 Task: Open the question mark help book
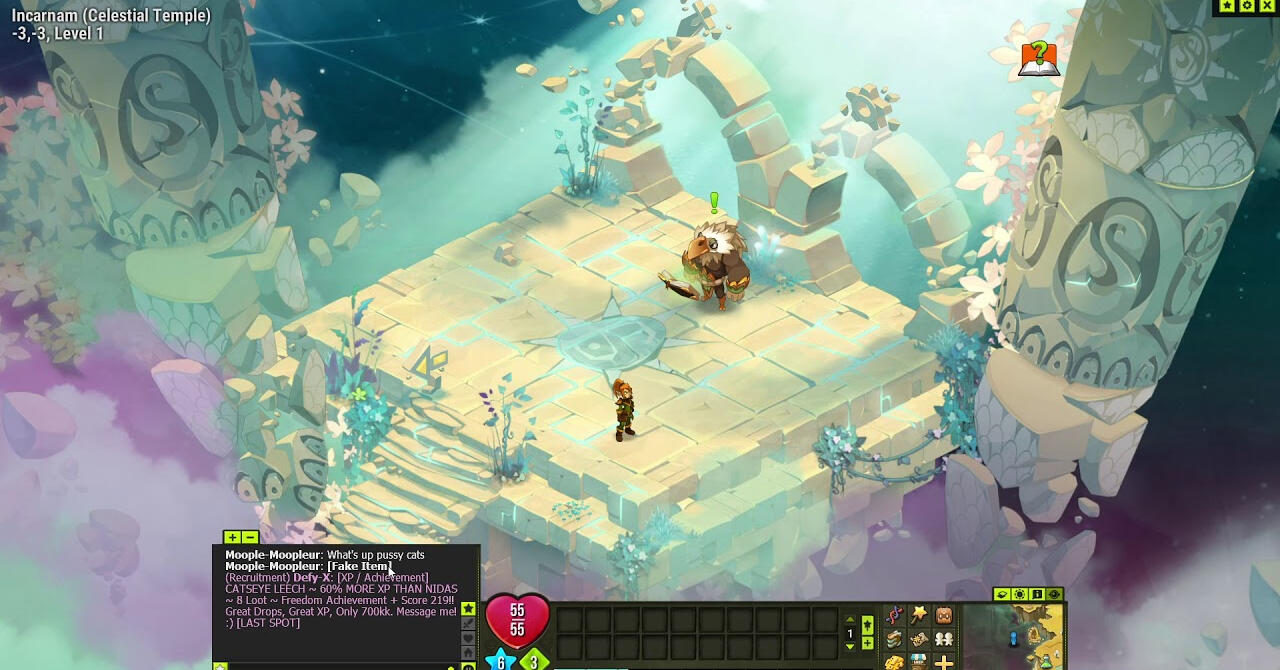1039,58
